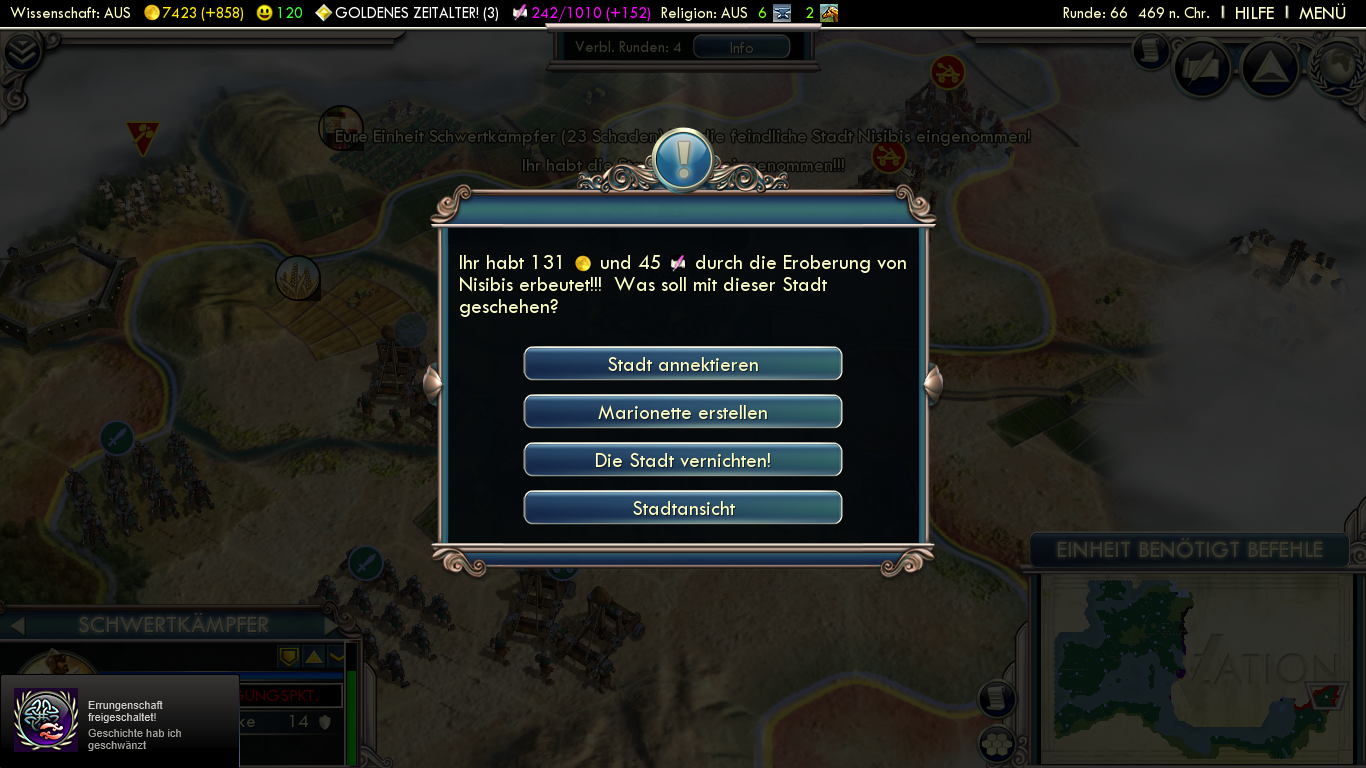Open the small scroll icon in the top-right panel
Viewport: 1366px width, 768px height.
tap(1151, 50)
